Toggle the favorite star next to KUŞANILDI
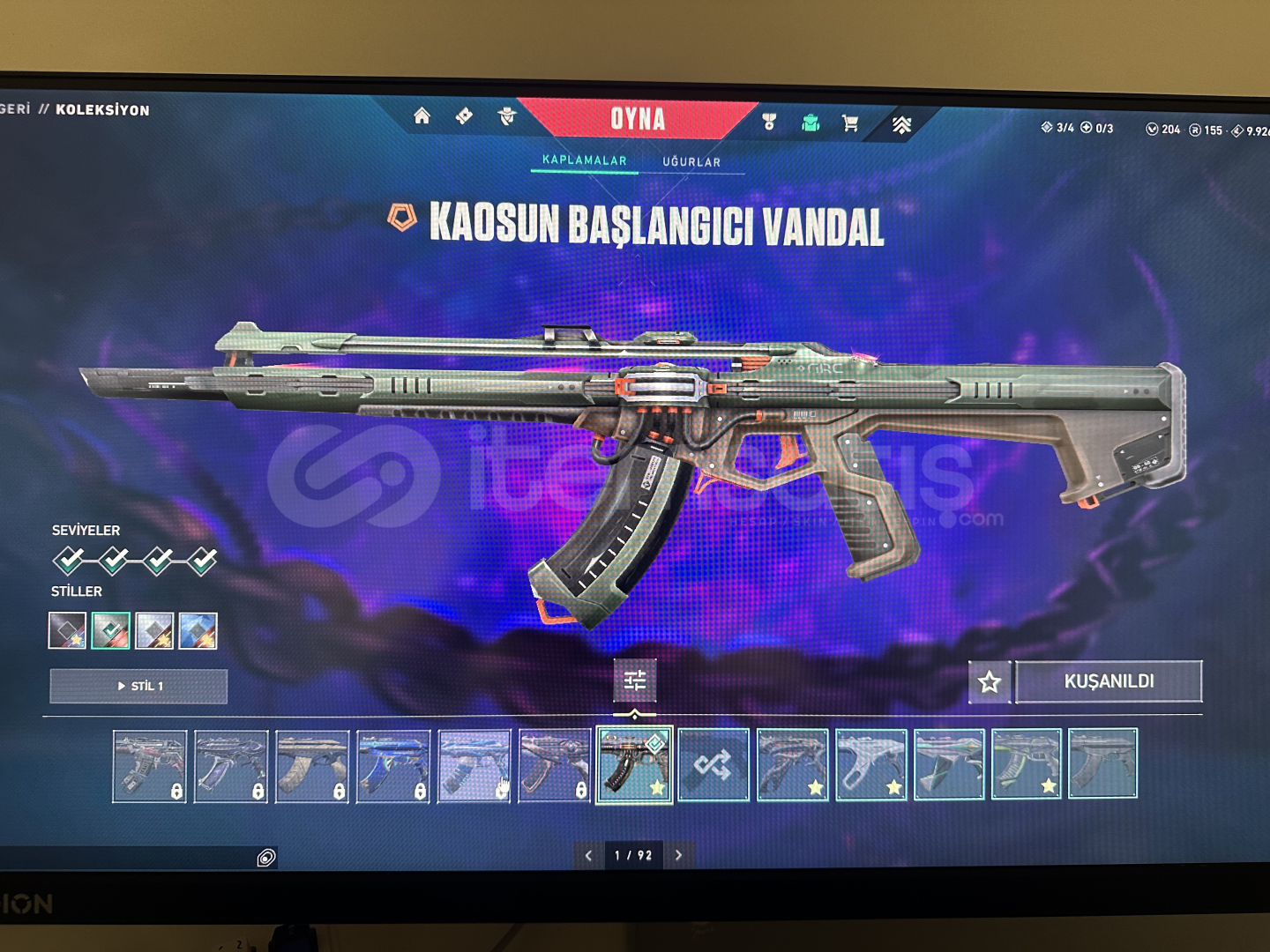 990,681
